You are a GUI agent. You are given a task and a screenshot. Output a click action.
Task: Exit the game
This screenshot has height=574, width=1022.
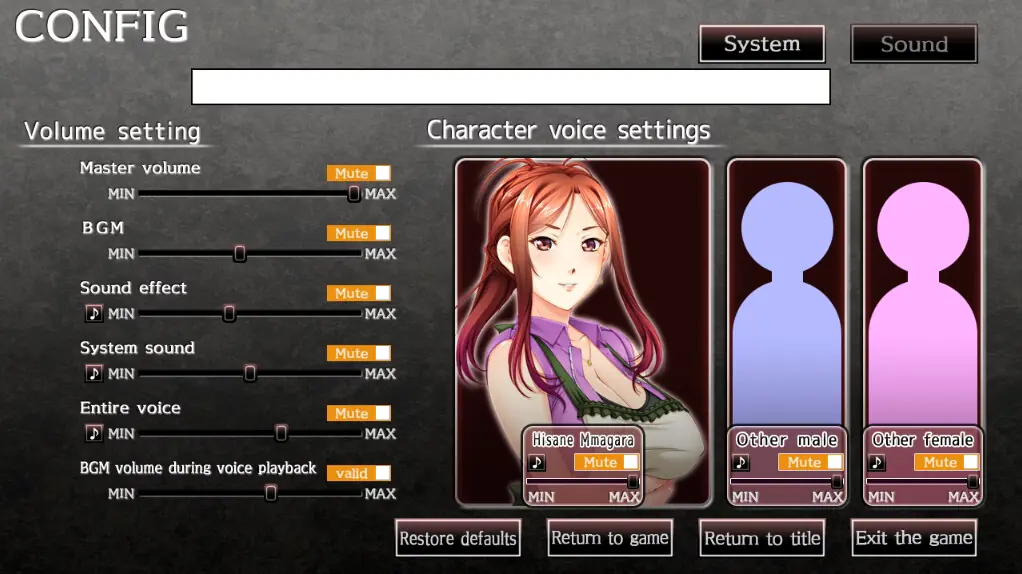(914, 538)
